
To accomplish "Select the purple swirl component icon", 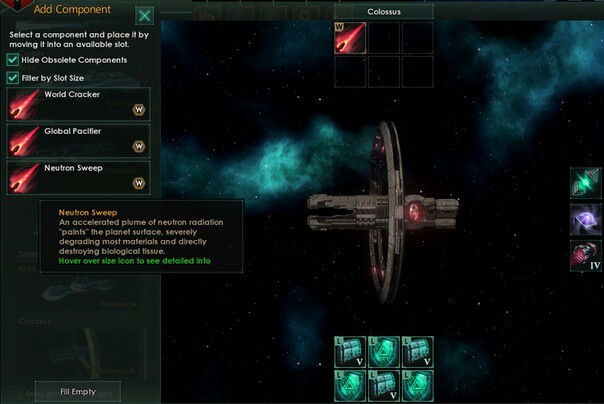I will pos(585,219).
